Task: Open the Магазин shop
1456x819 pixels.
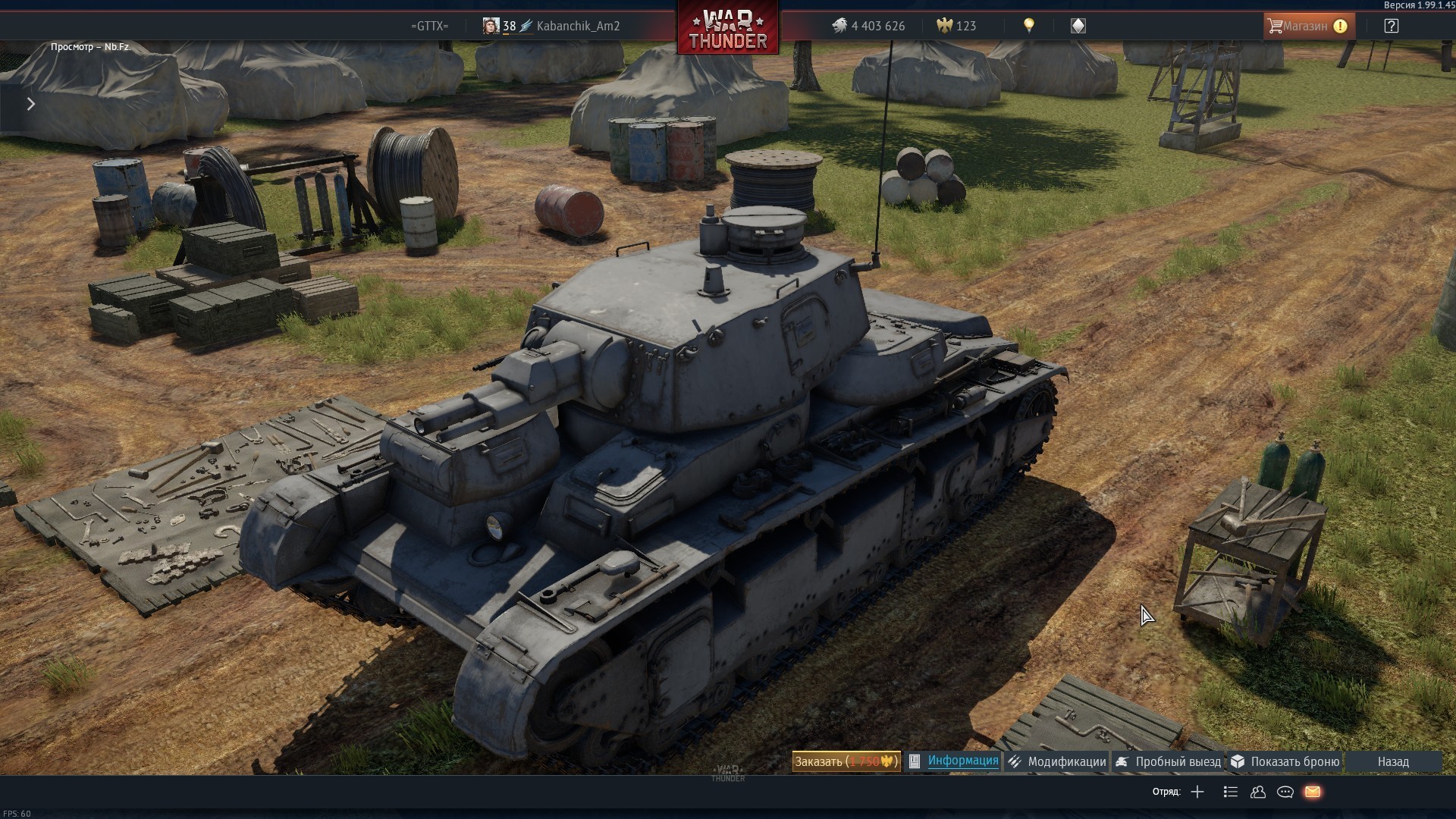Action: [x=1308, y=26]
